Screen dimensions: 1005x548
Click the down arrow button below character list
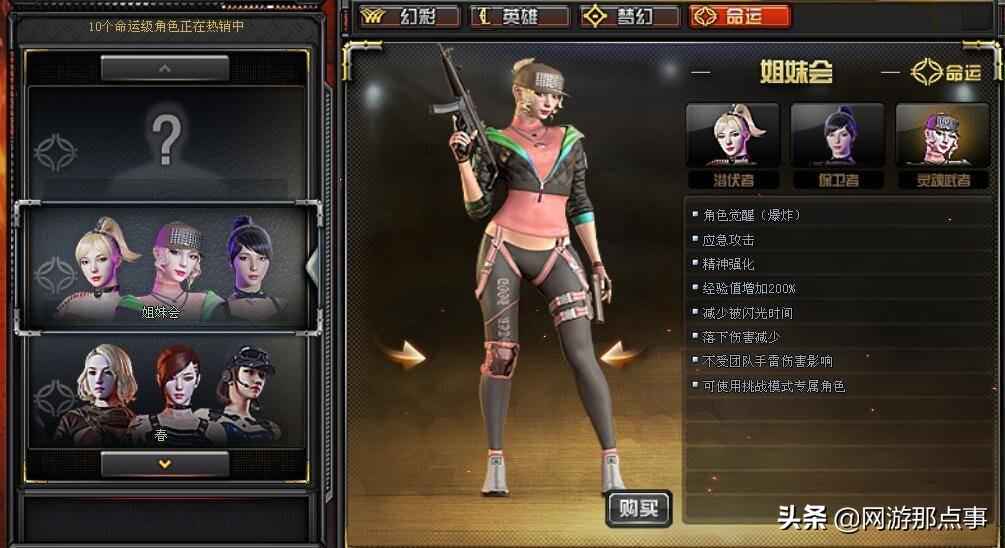click(x=165, y=463)
